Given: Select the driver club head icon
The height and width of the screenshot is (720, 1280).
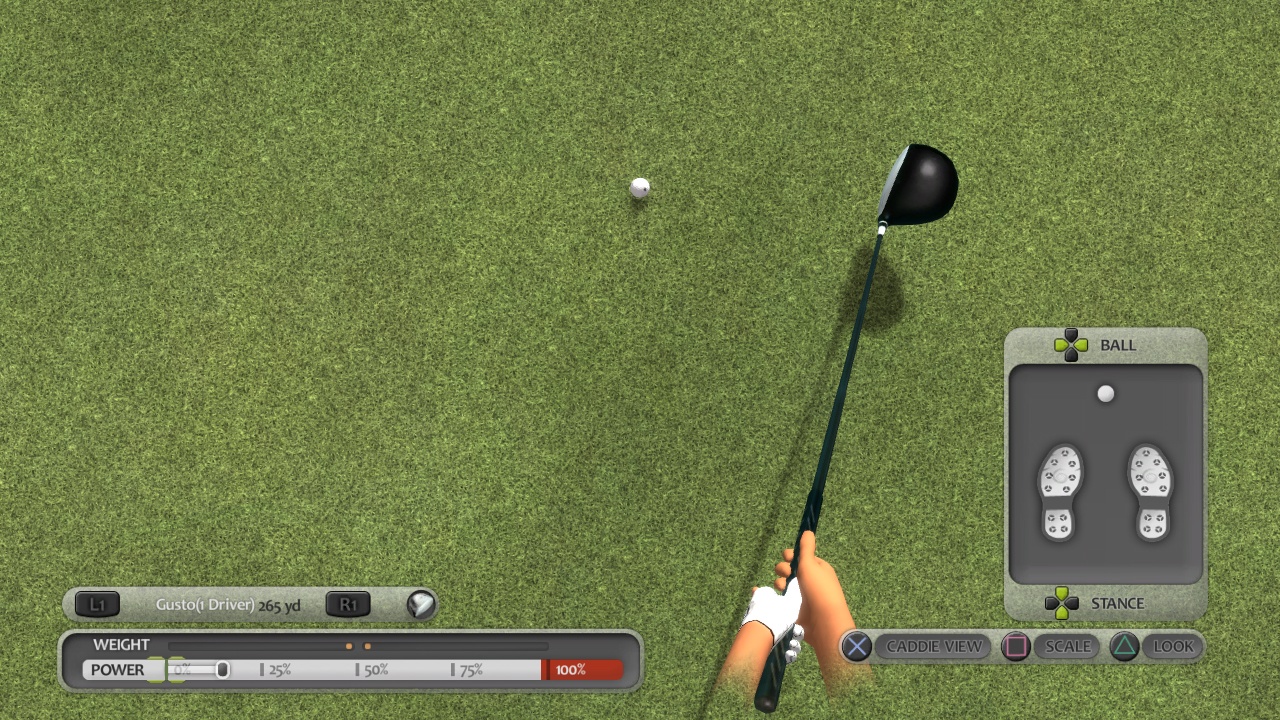Looking at the screenshot, I should 420,604.
